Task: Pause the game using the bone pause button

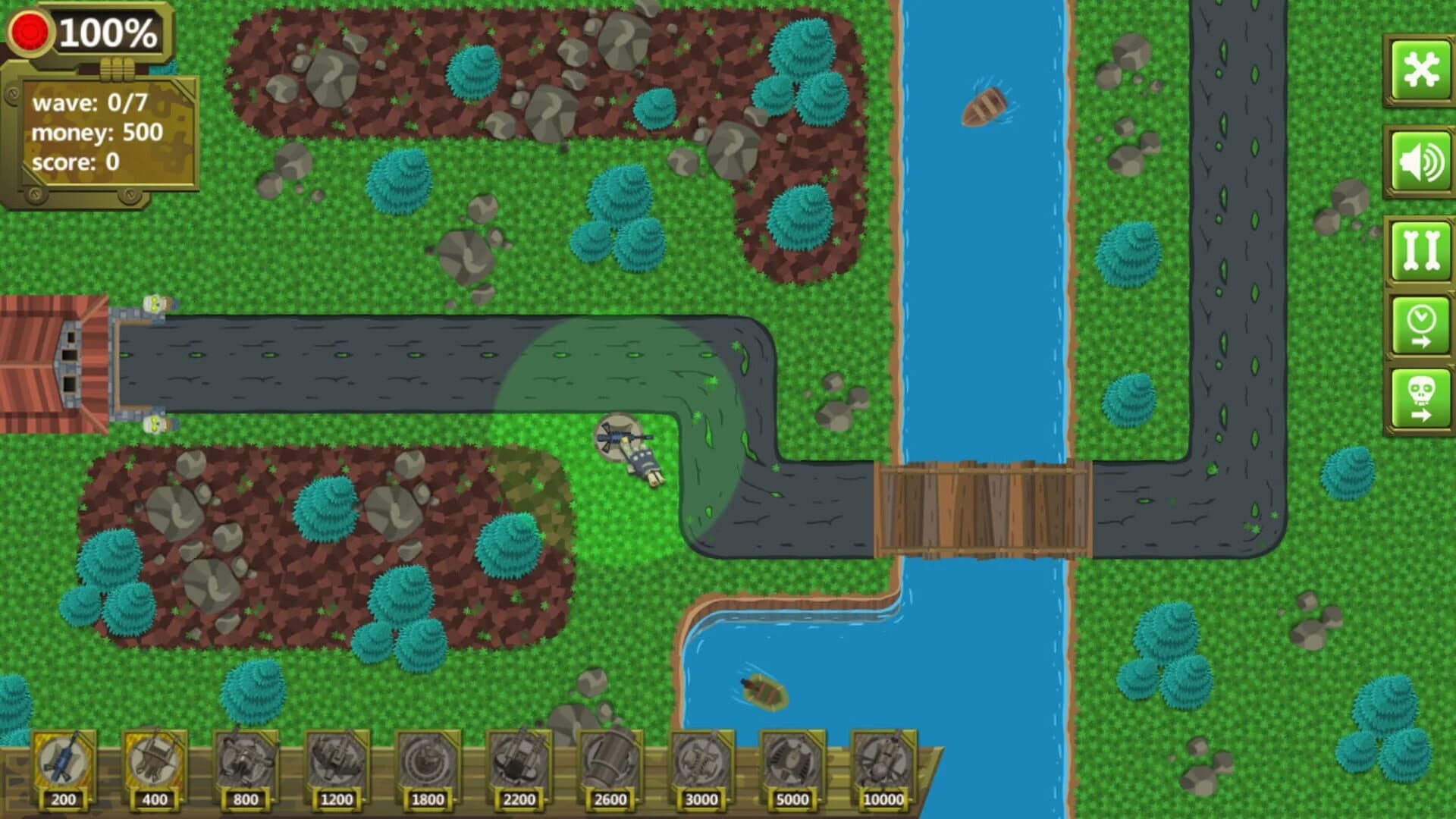Action: [1421, 250]
